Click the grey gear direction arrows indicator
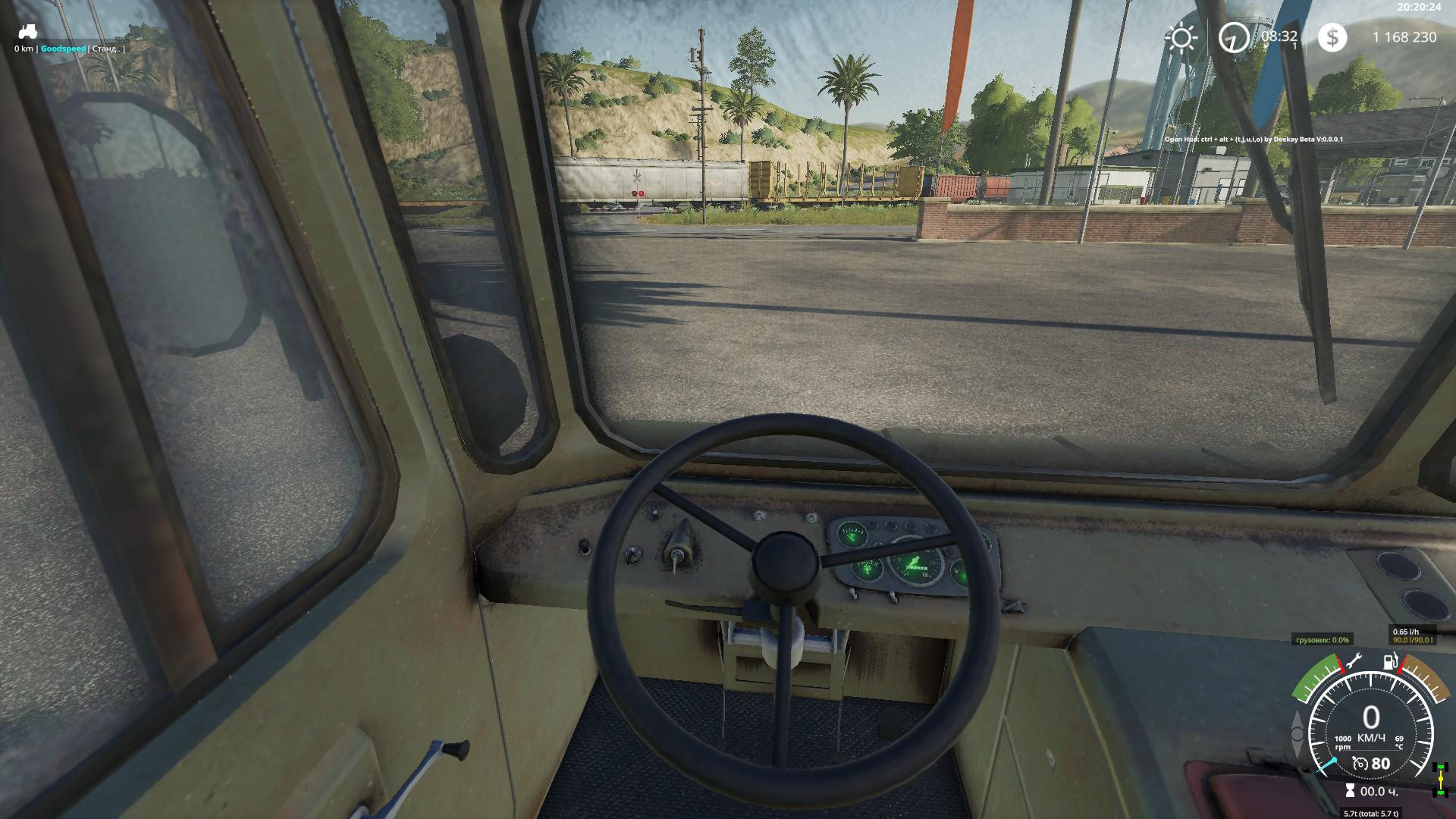1456x819 pixels. coord(1296,733)
